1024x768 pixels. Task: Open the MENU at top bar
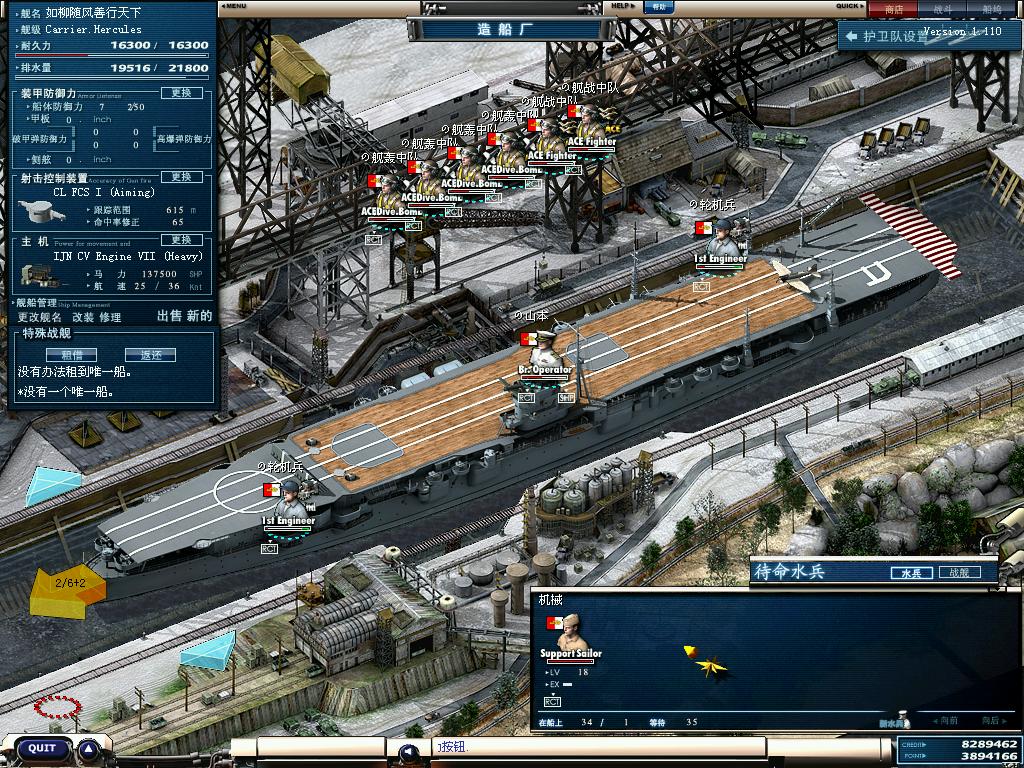click(x=234, y=6)
